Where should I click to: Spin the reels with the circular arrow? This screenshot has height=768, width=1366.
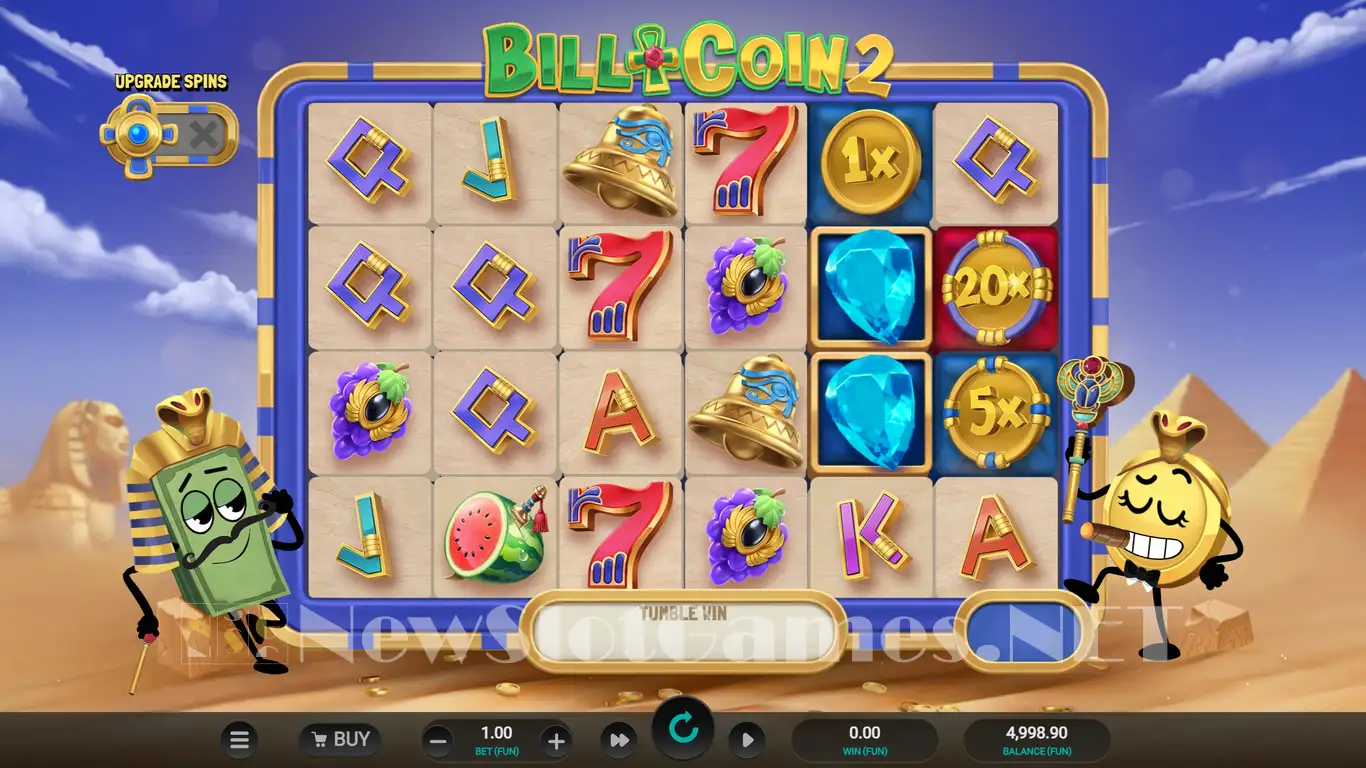[683, 730]
